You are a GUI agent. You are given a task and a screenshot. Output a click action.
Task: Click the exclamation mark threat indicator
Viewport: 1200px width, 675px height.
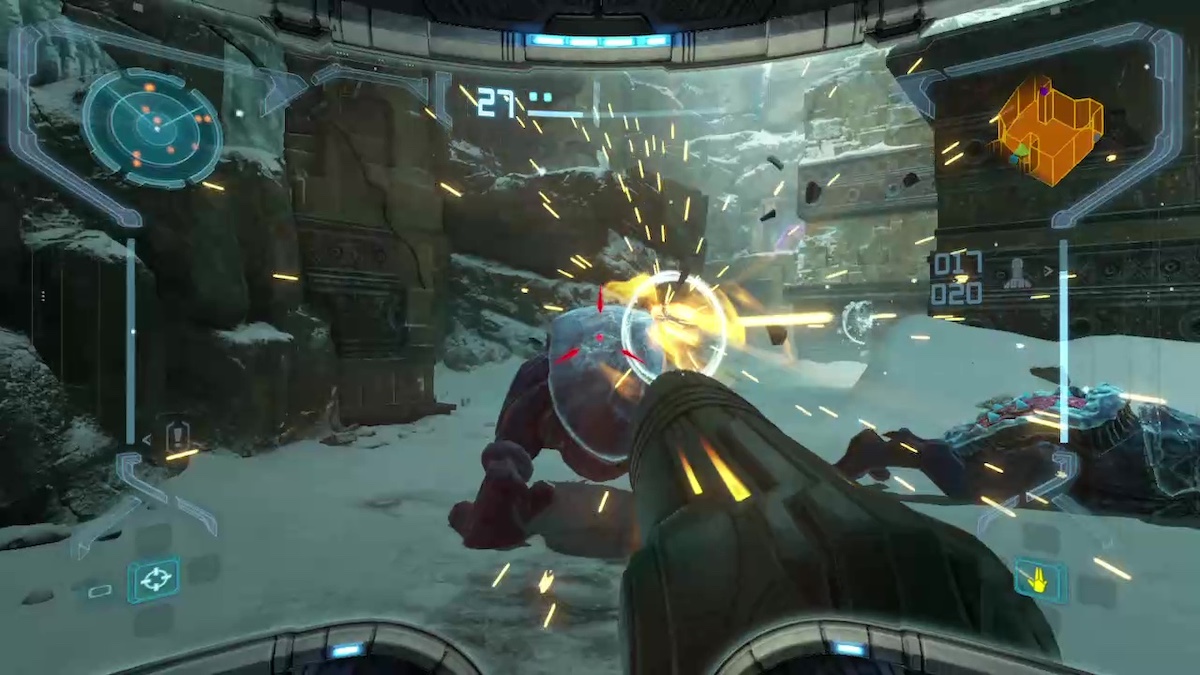point(178,435)
